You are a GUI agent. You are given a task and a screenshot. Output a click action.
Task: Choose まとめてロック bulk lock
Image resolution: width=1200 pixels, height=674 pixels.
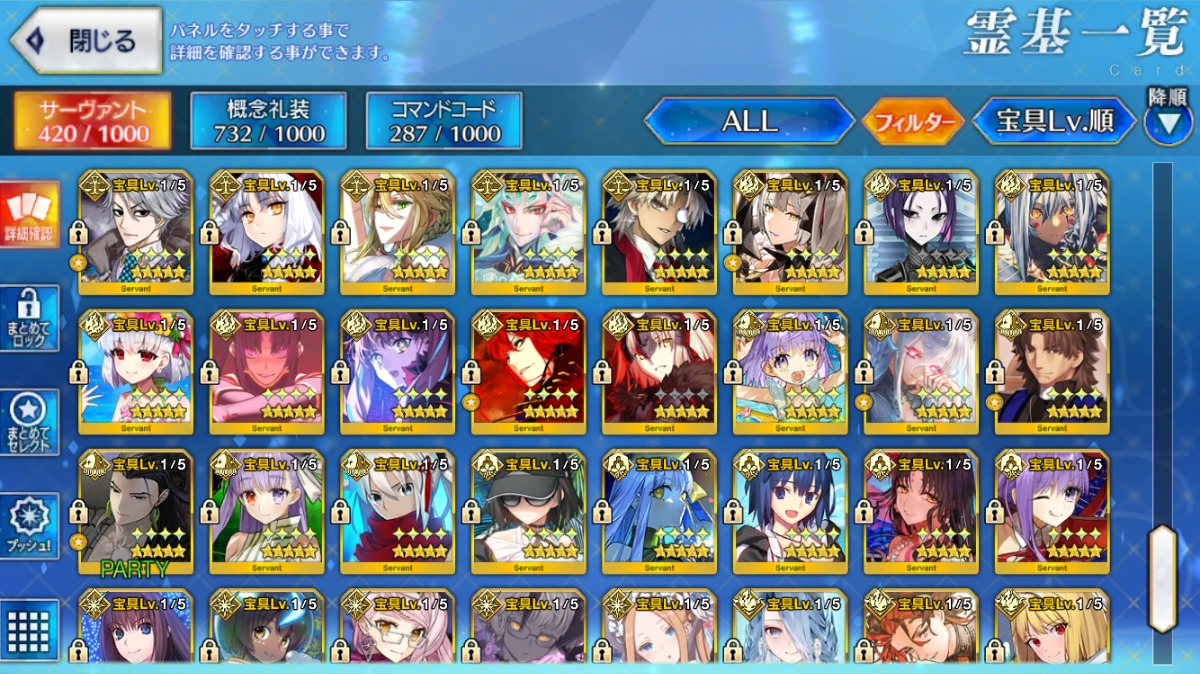[x=29, y=318]
